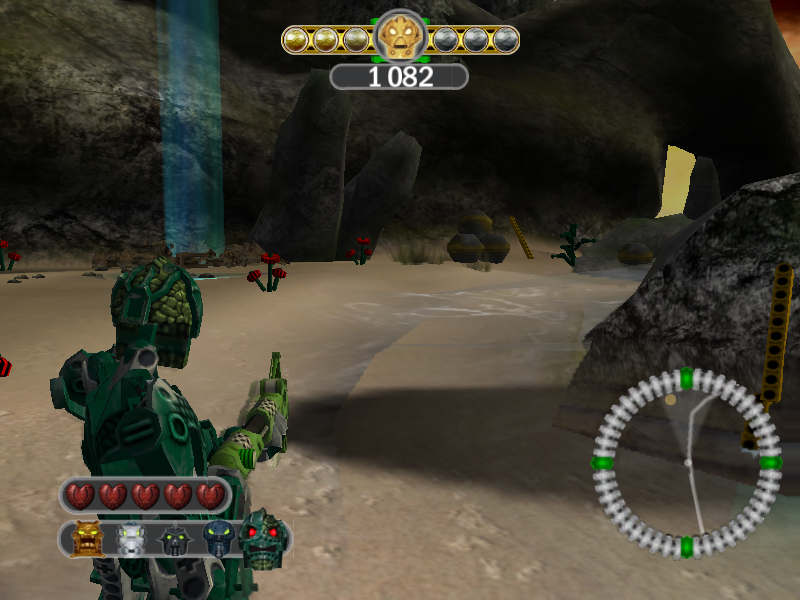Image resolution: width=800 pixels, height=600 pixels.
Task: Select the green mask with red eyes
Action: point(263,538)
